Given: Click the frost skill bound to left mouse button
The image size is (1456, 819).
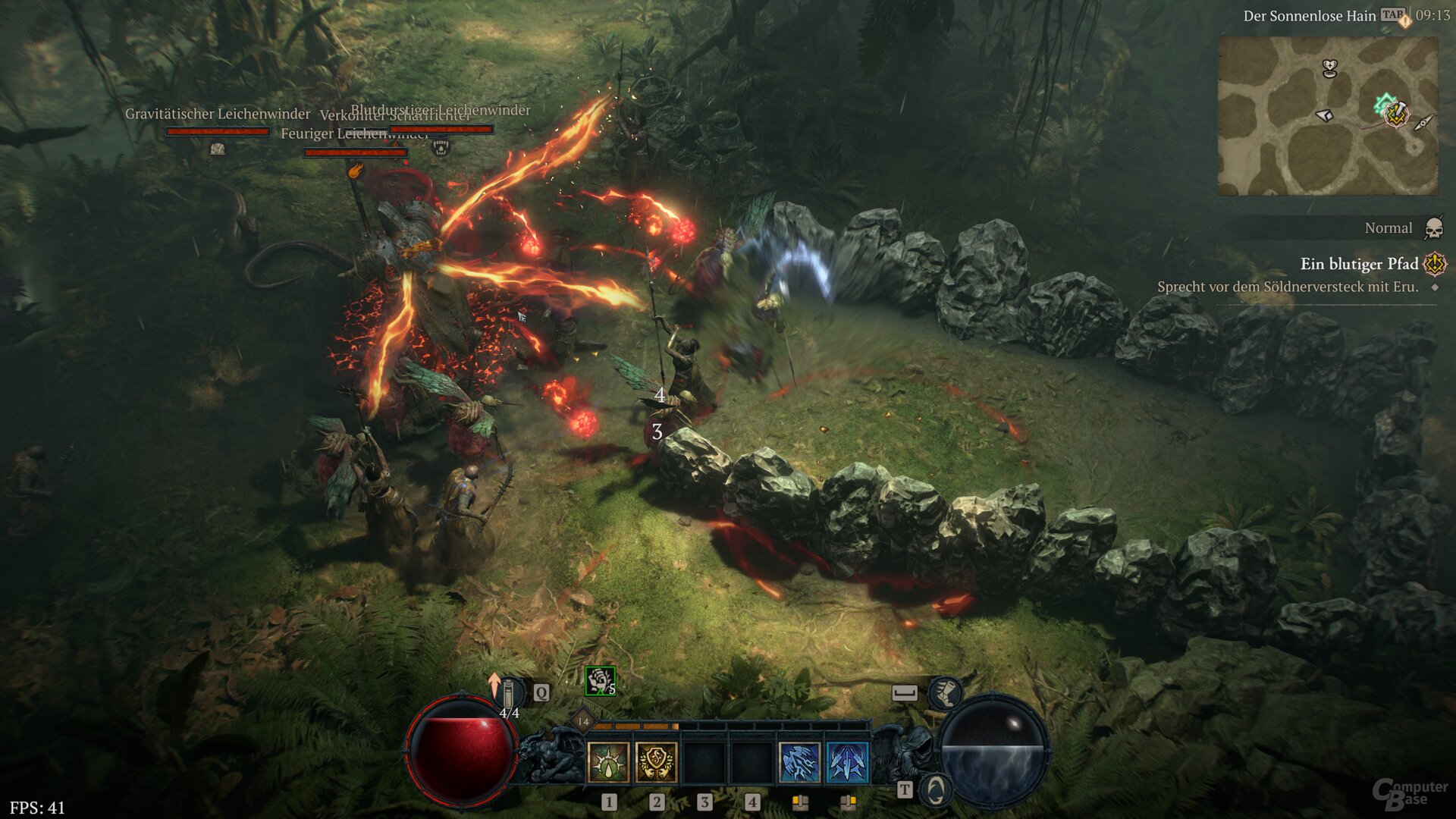Looking at the screenshot, I should pos(799,764).
